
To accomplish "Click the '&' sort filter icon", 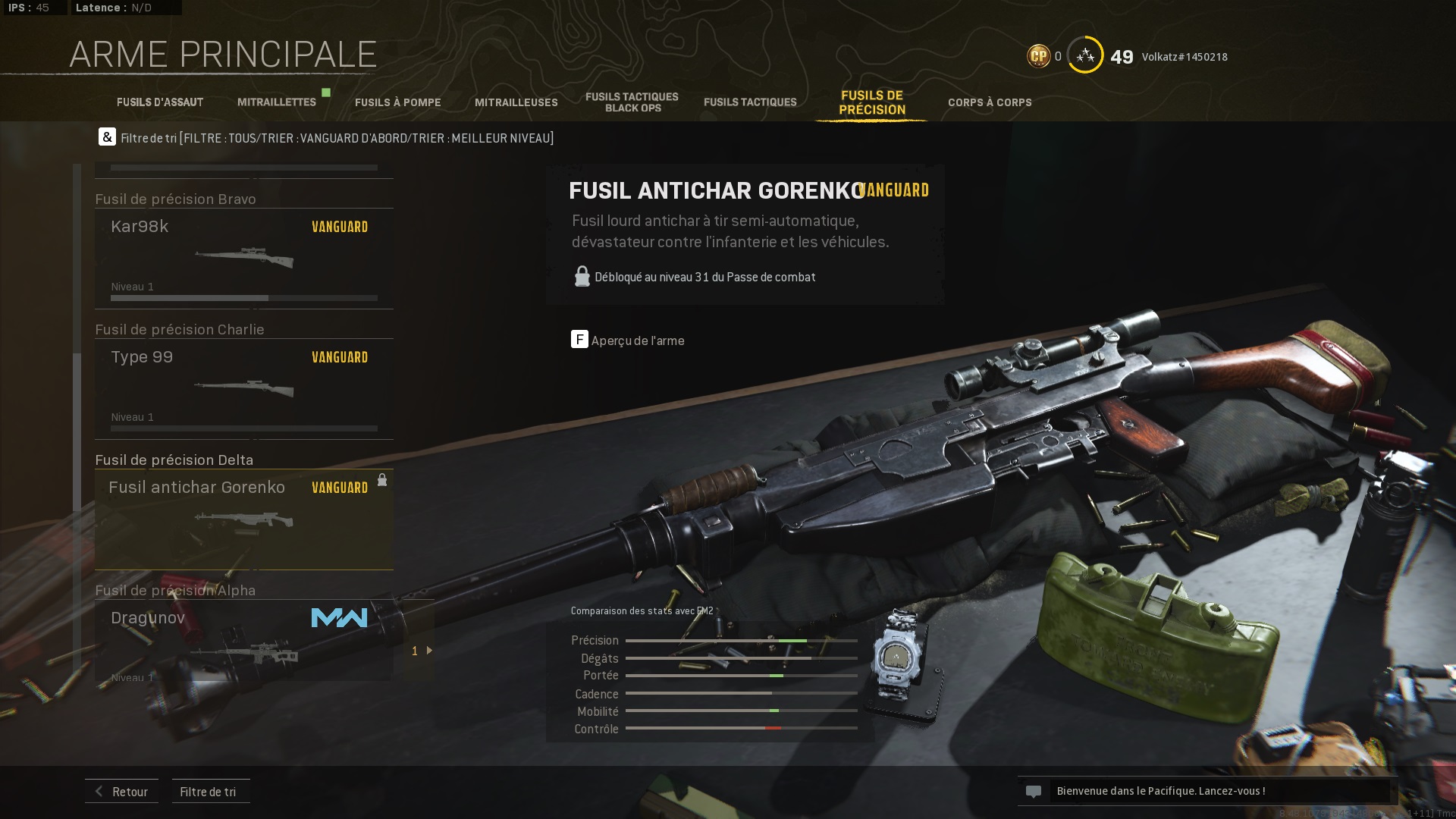I will [x=107, y=137].
